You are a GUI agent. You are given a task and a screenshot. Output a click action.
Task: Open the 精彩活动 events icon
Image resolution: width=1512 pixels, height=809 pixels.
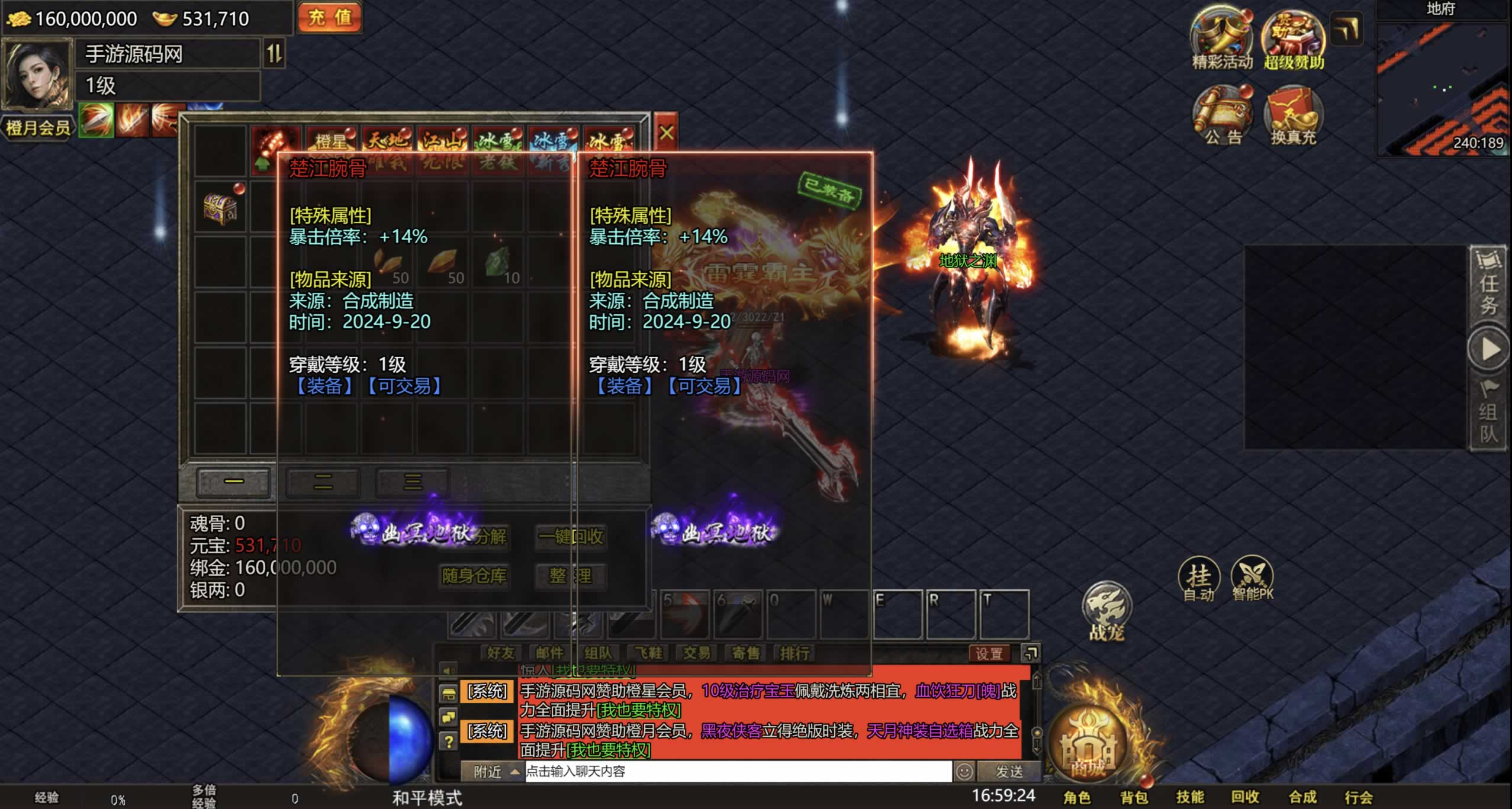coord(1222,38)
